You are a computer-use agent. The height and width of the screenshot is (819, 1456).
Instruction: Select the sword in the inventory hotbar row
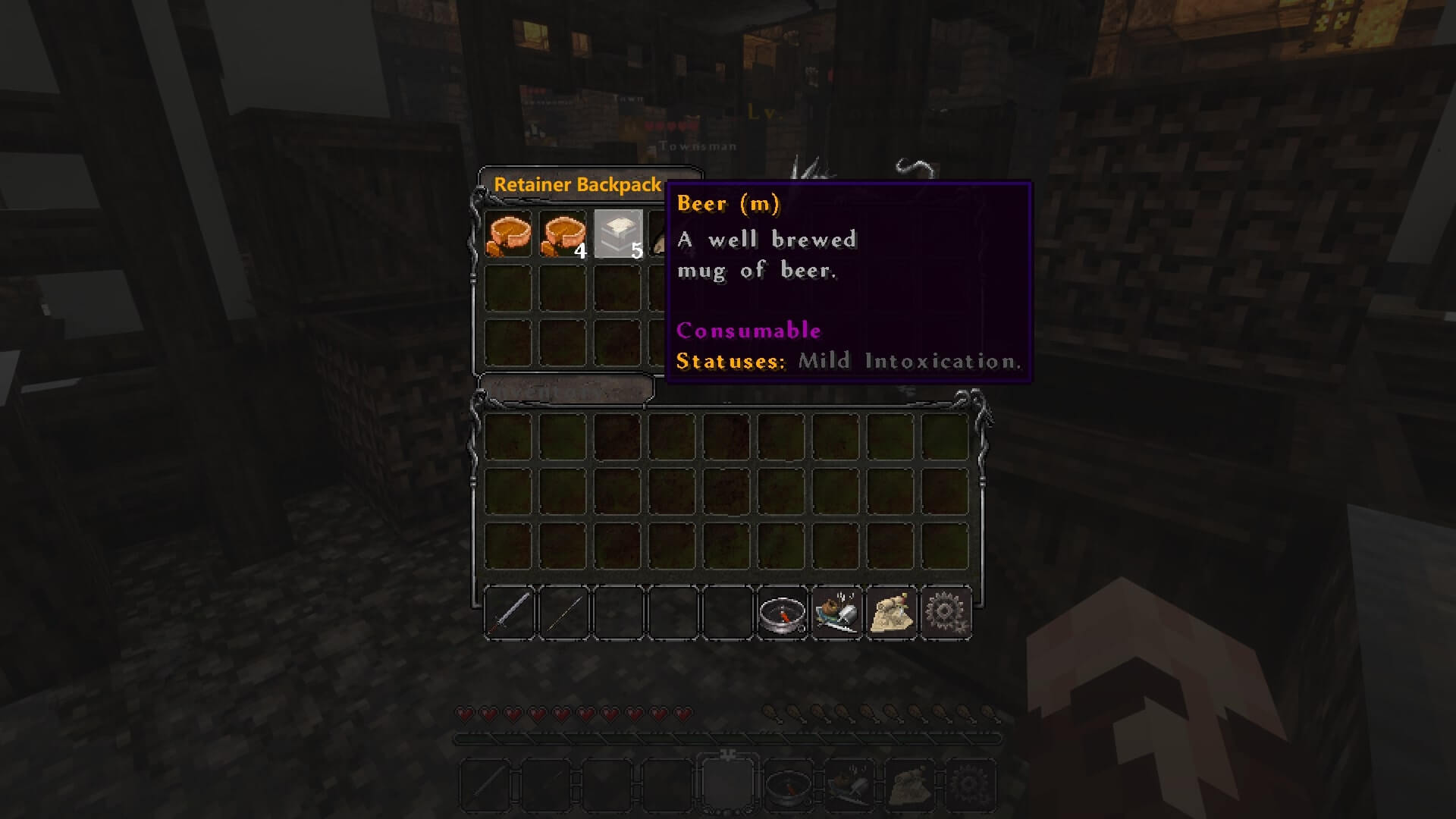click(509, 613)
